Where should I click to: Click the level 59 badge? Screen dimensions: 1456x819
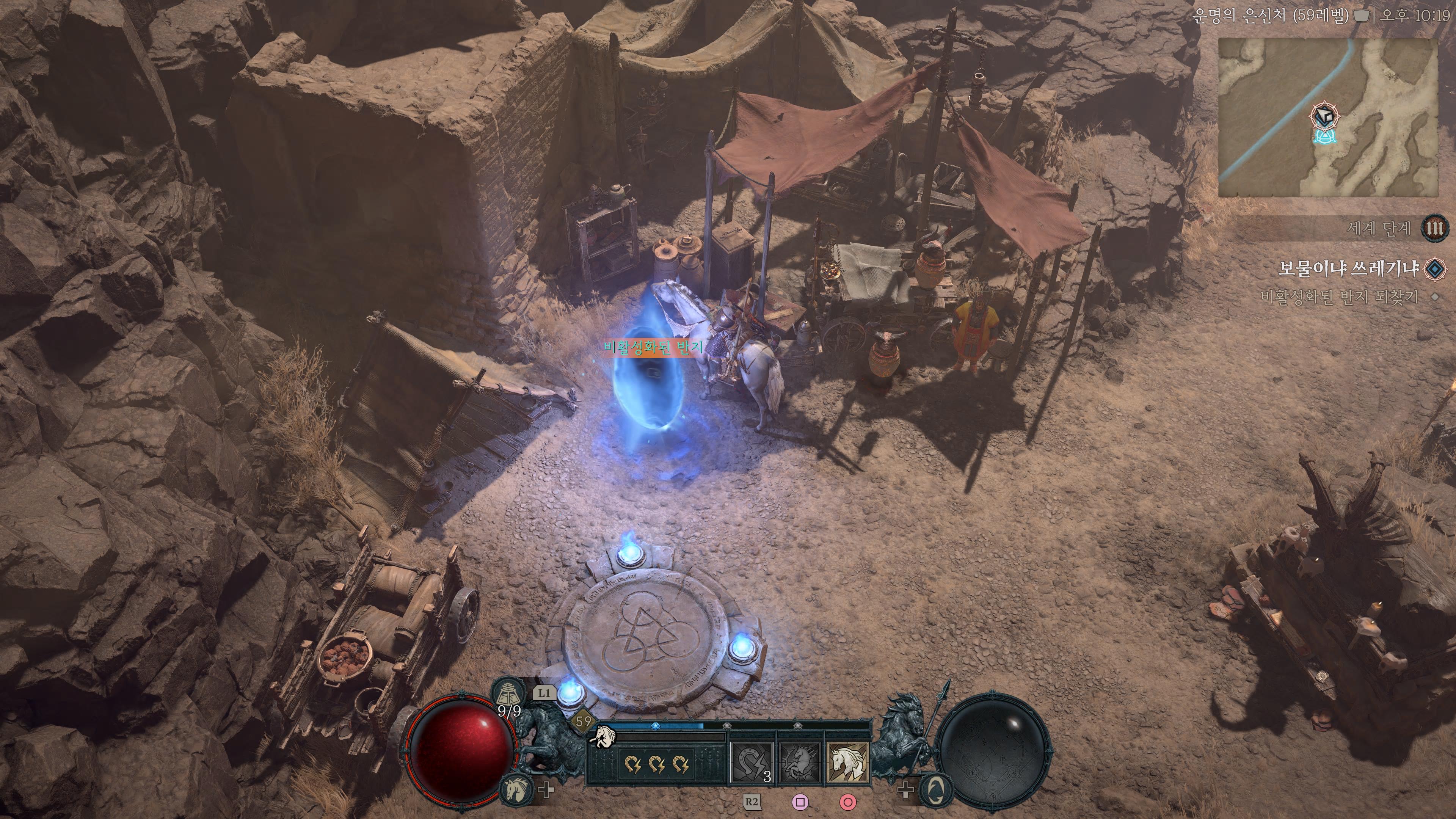tap(583, 721)
